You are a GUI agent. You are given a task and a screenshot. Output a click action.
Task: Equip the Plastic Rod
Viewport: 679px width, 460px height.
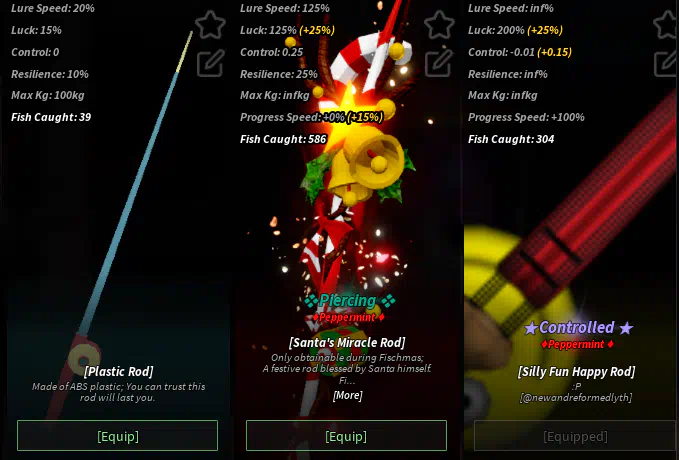point(117,436)
